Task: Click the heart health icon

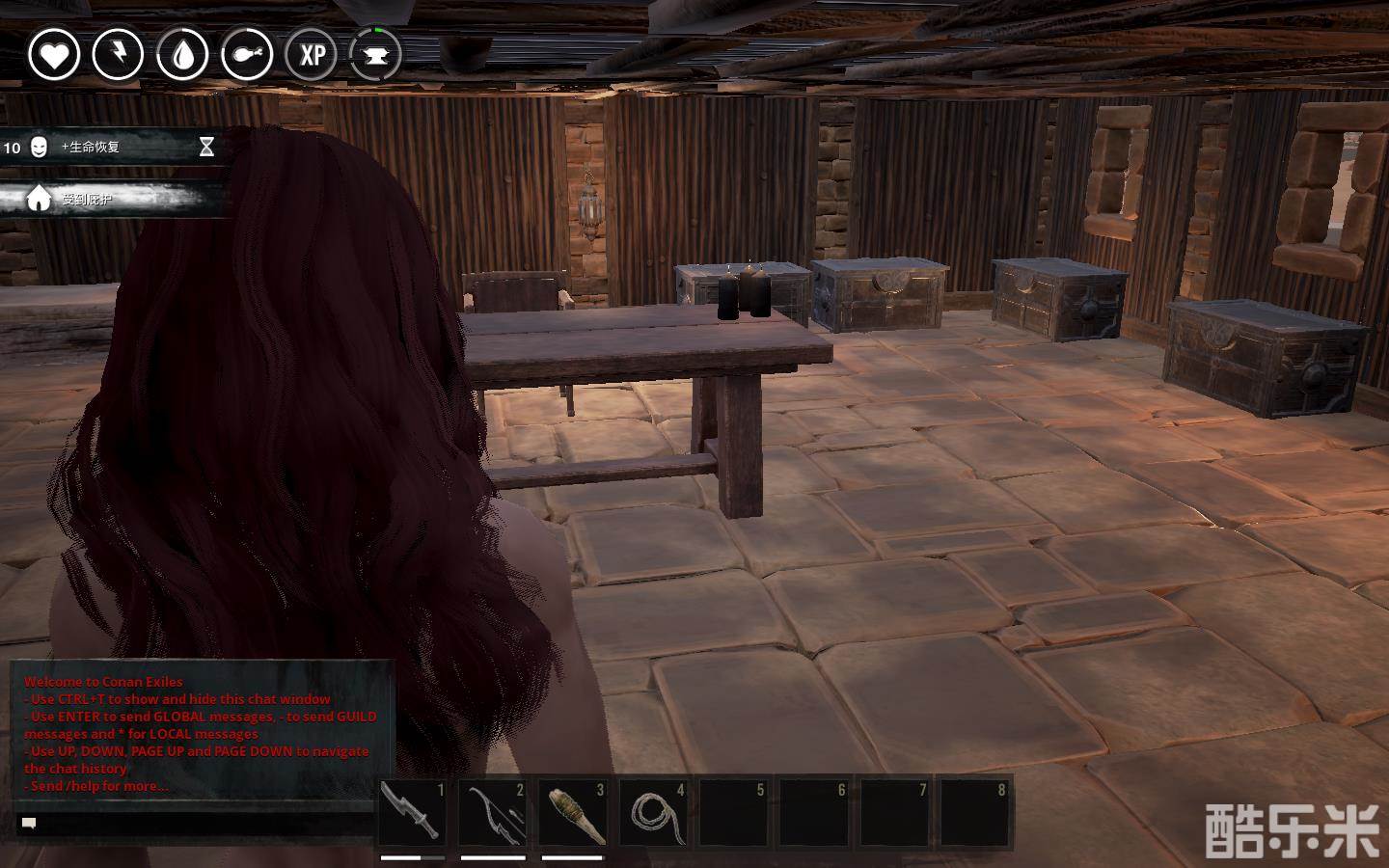Action: click(54, 54)
